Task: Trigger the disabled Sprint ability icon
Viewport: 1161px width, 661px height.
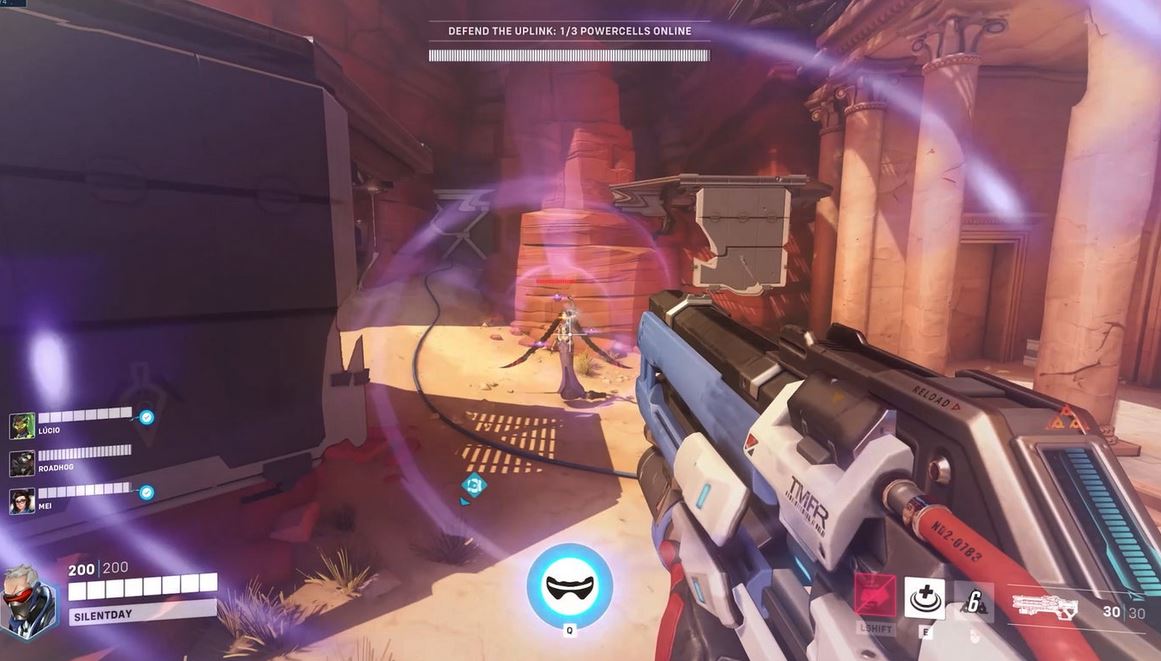Action: coord(875,598)
